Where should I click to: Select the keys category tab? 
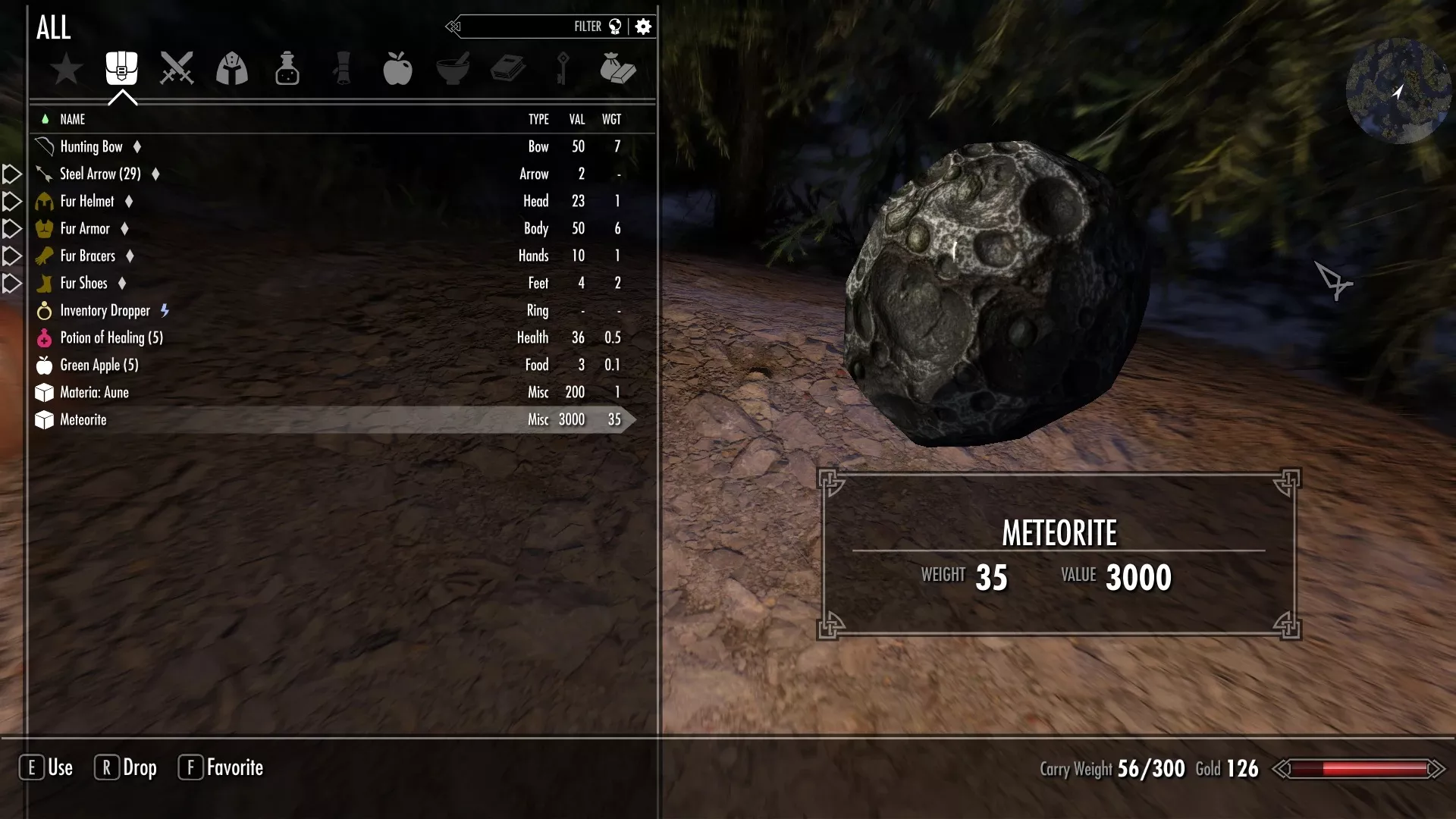[x=564, y=68]
